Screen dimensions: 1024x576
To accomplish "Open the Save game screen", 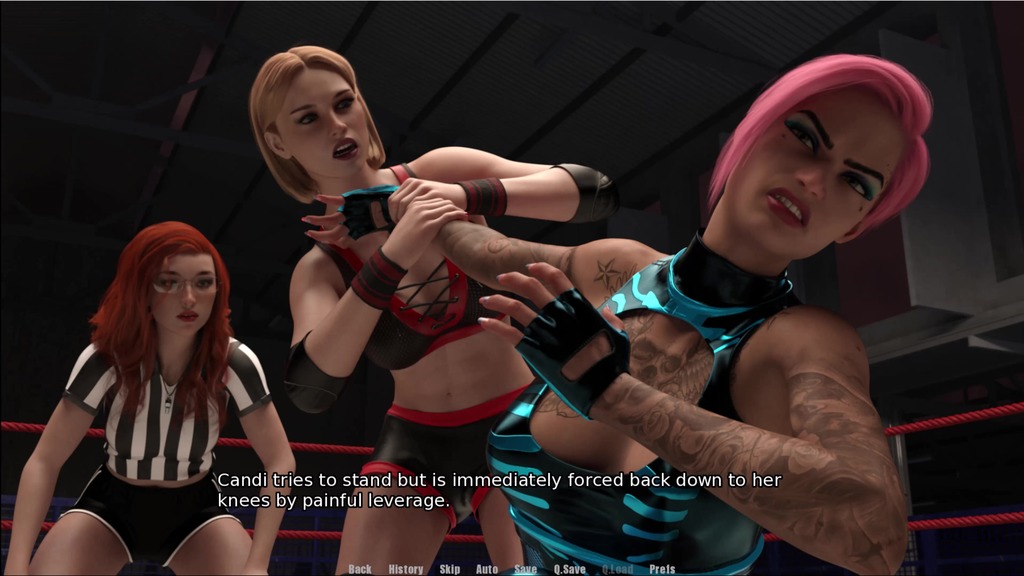I will pyautogui.click(x=526, y=569).
